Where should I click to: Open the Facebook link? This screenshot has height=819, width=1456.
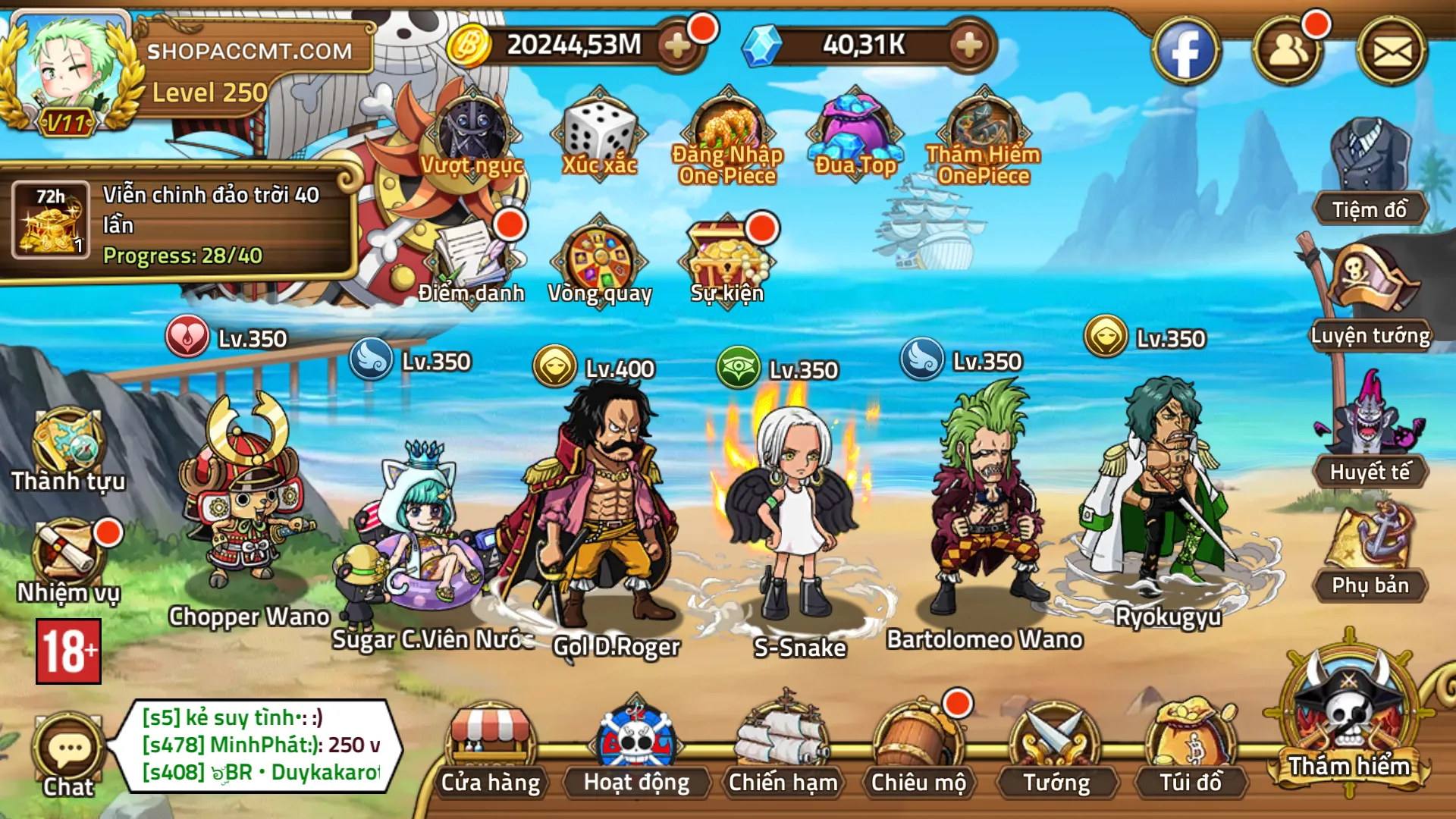point(1185,52)
